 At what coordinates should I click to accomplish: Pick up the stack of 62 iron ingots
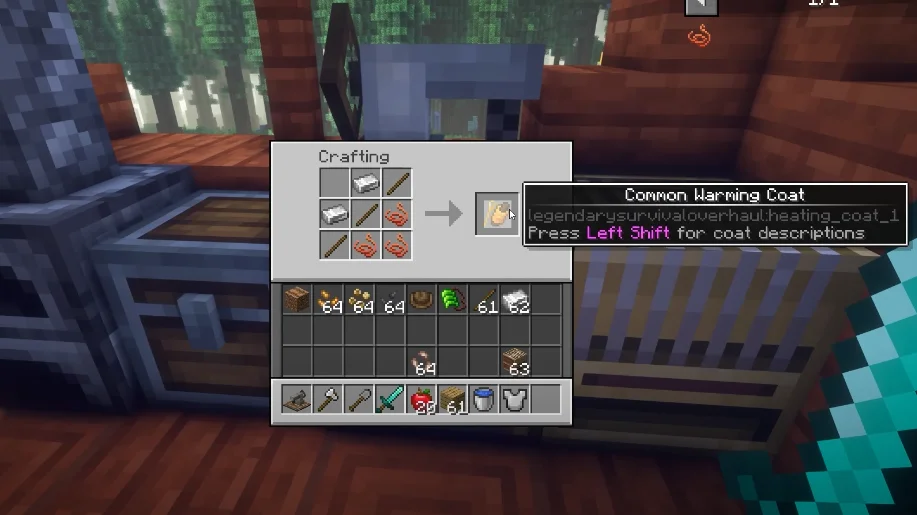click(516, 299)
